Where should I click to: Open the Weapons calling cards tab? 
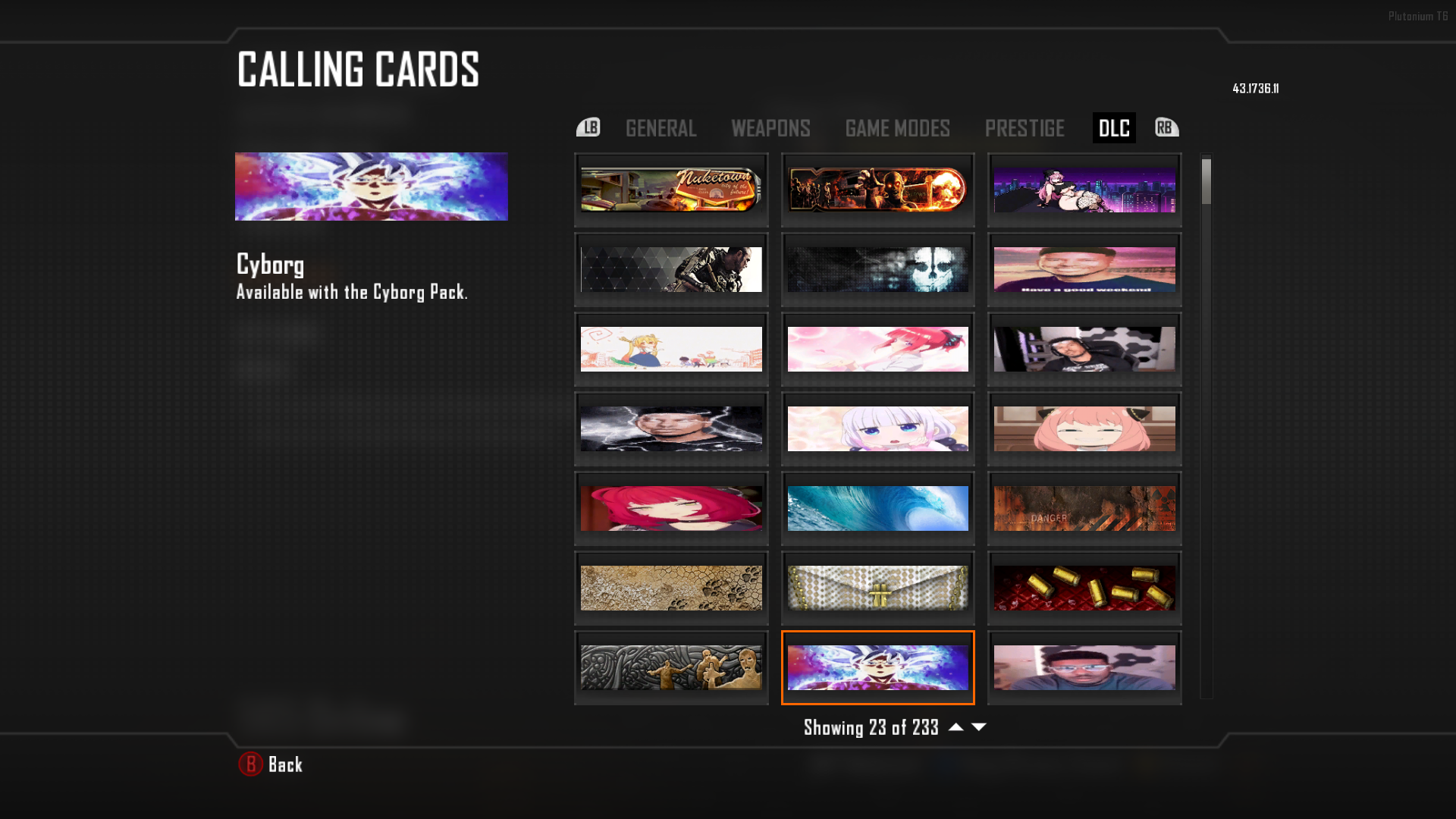pyautogui.click(x=770, y=128)
